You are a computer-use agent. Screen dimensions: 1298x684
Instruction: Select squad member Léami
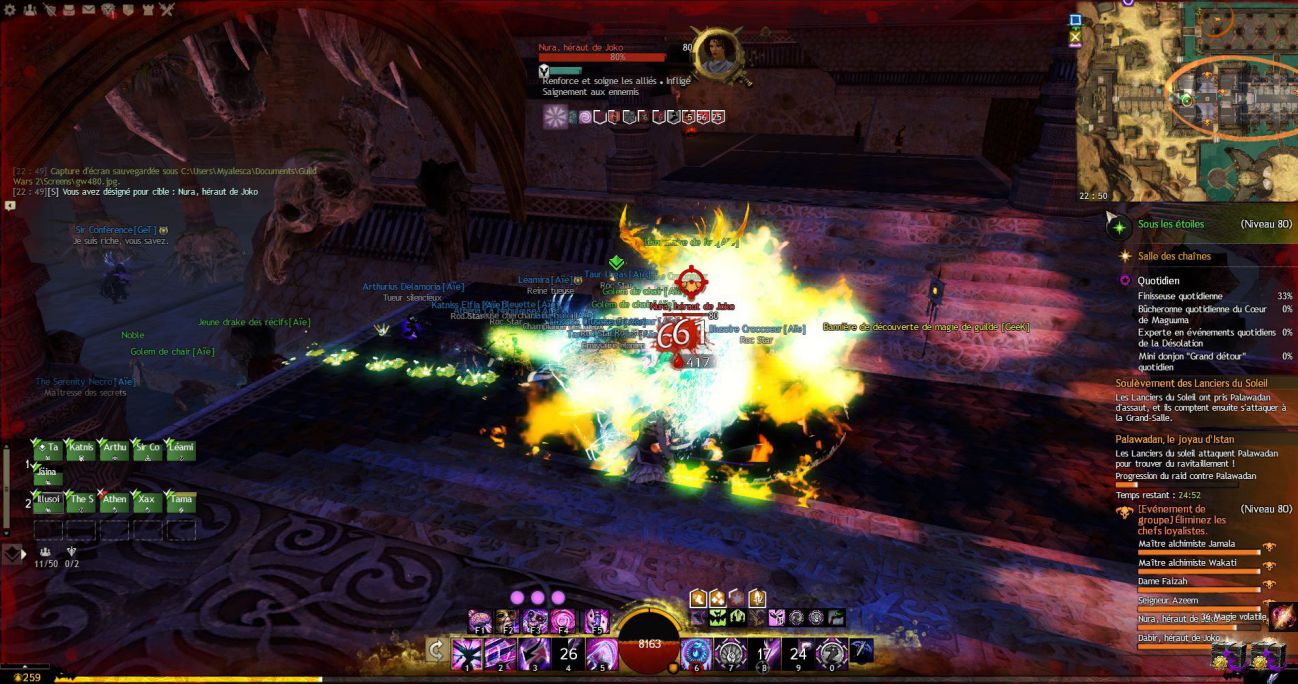[180, 449]
